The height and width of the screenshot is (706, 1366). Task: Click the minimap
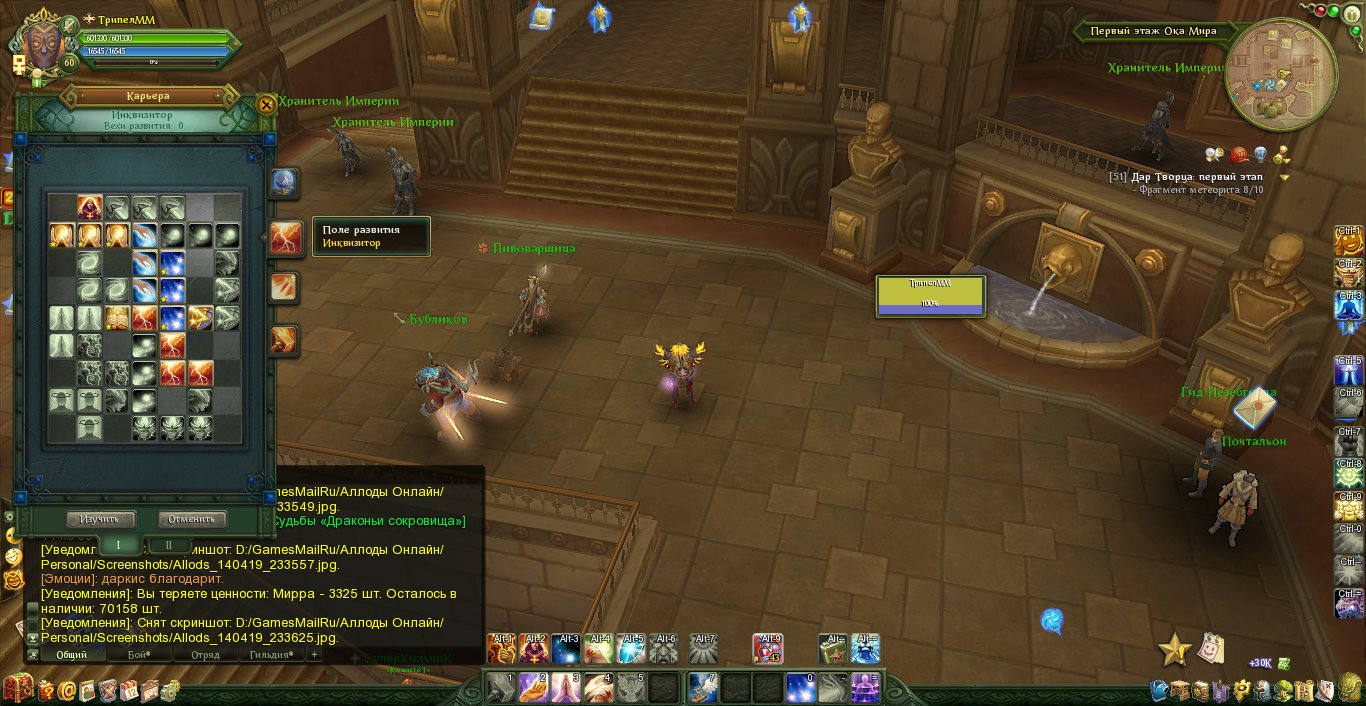(1280, 75)
